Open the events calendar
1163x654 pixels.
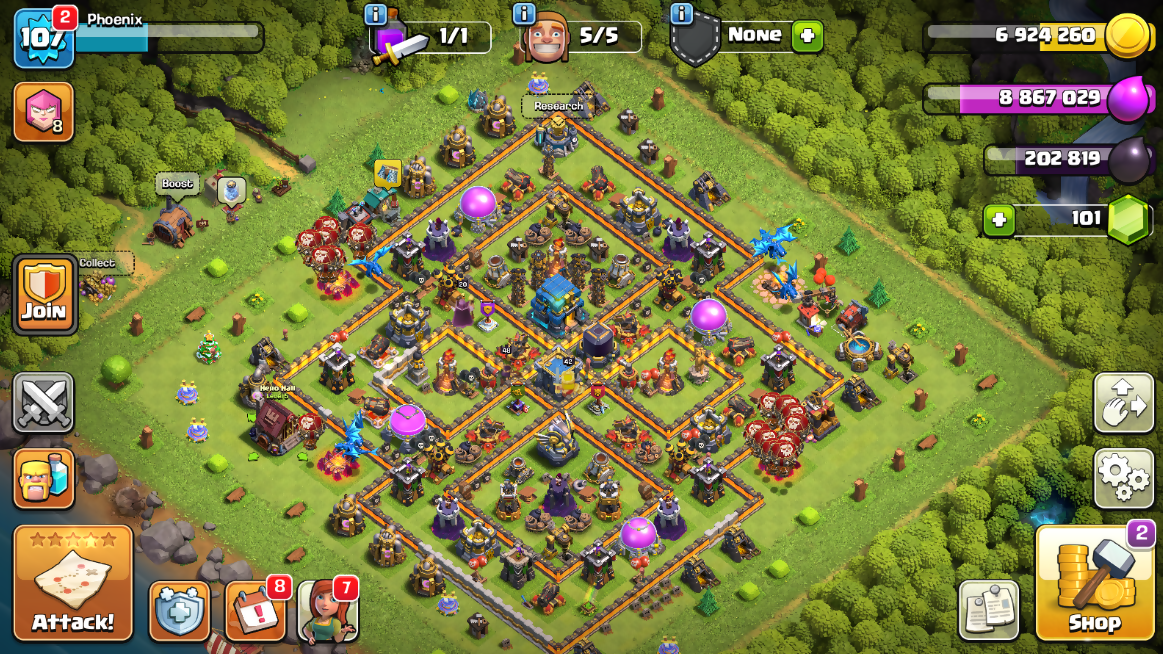point(254,610)
